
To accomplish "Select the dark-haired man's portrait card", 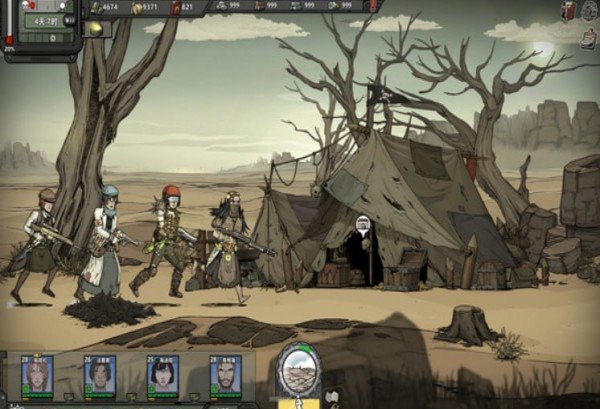I will [x=100, y=374].
